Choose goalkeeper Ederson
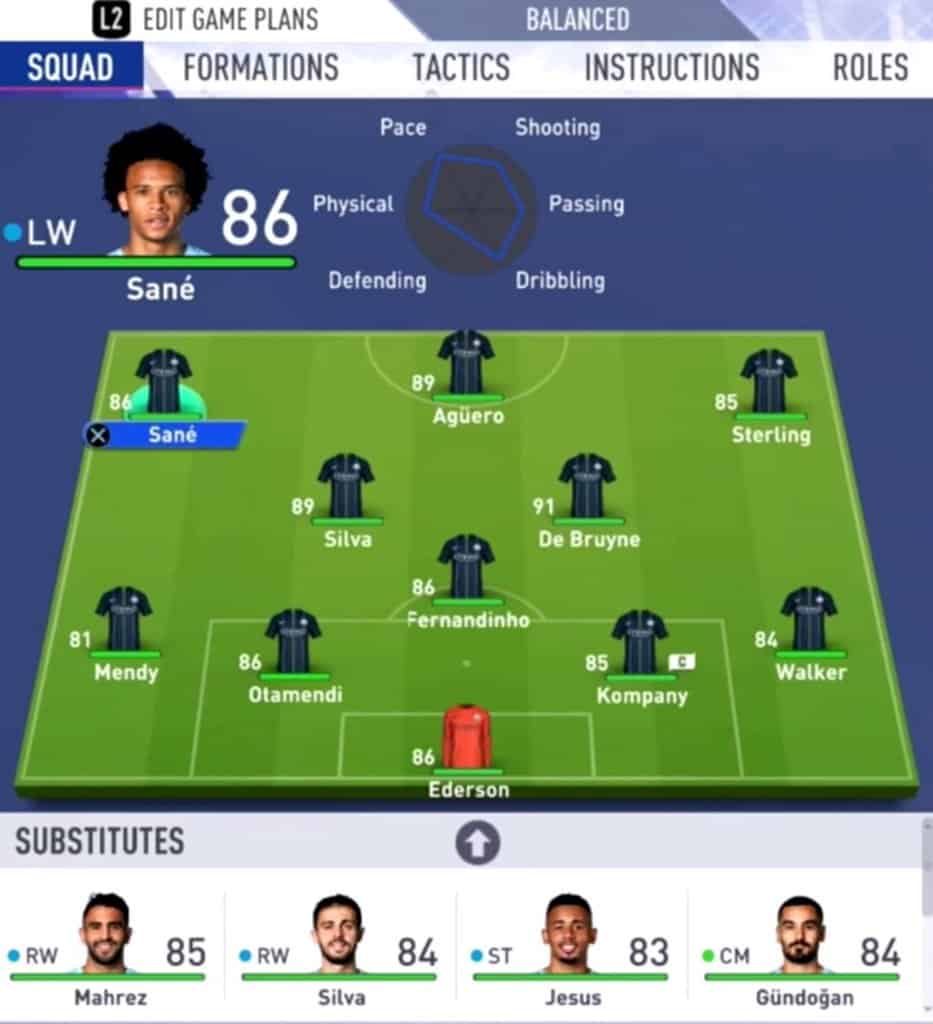Image resolution: width=933 pixels, height=1024 pixels. [467, 739]
